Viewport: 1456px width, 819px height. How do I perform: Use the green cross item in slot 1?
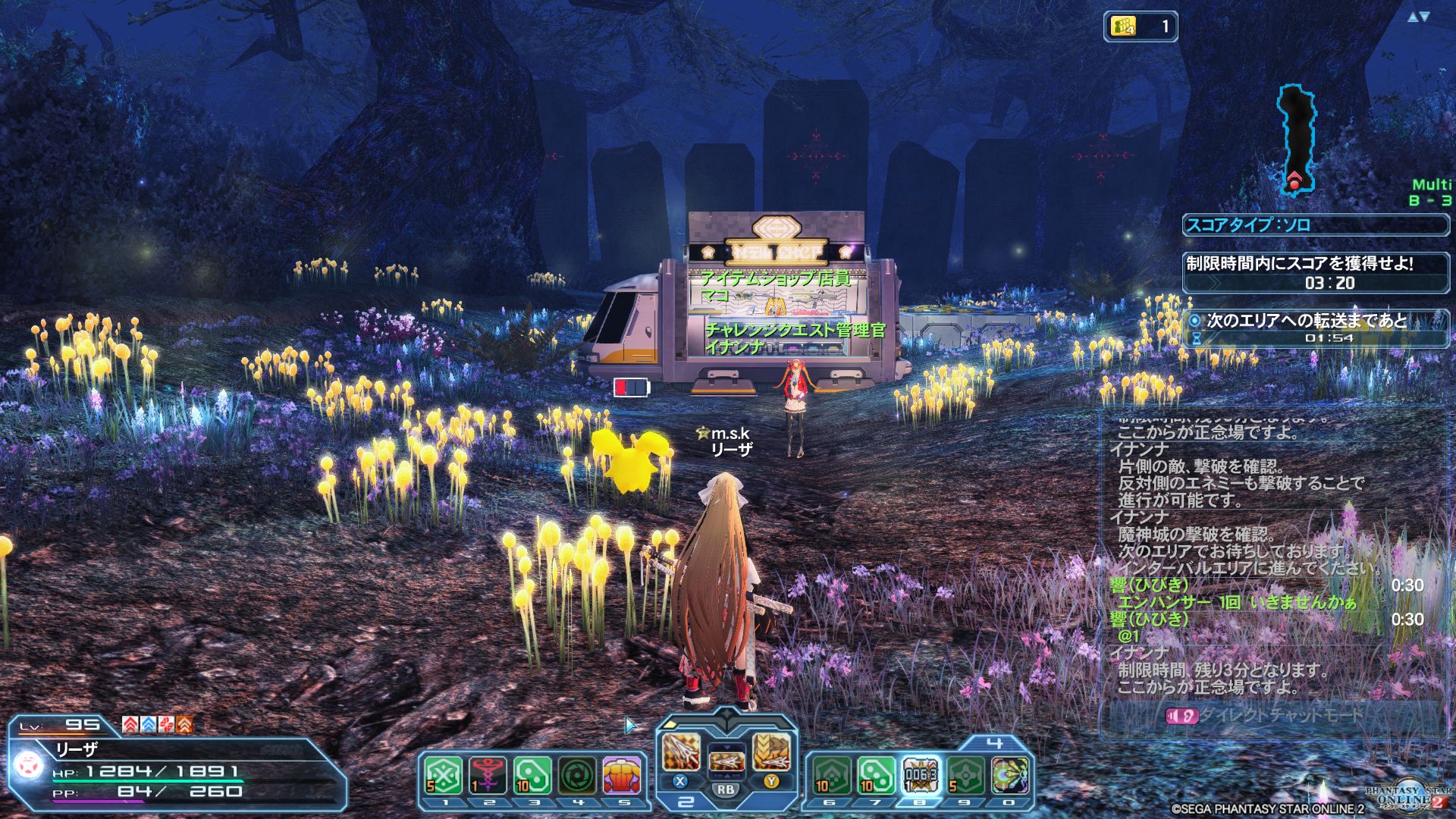(x=444, y=776)
